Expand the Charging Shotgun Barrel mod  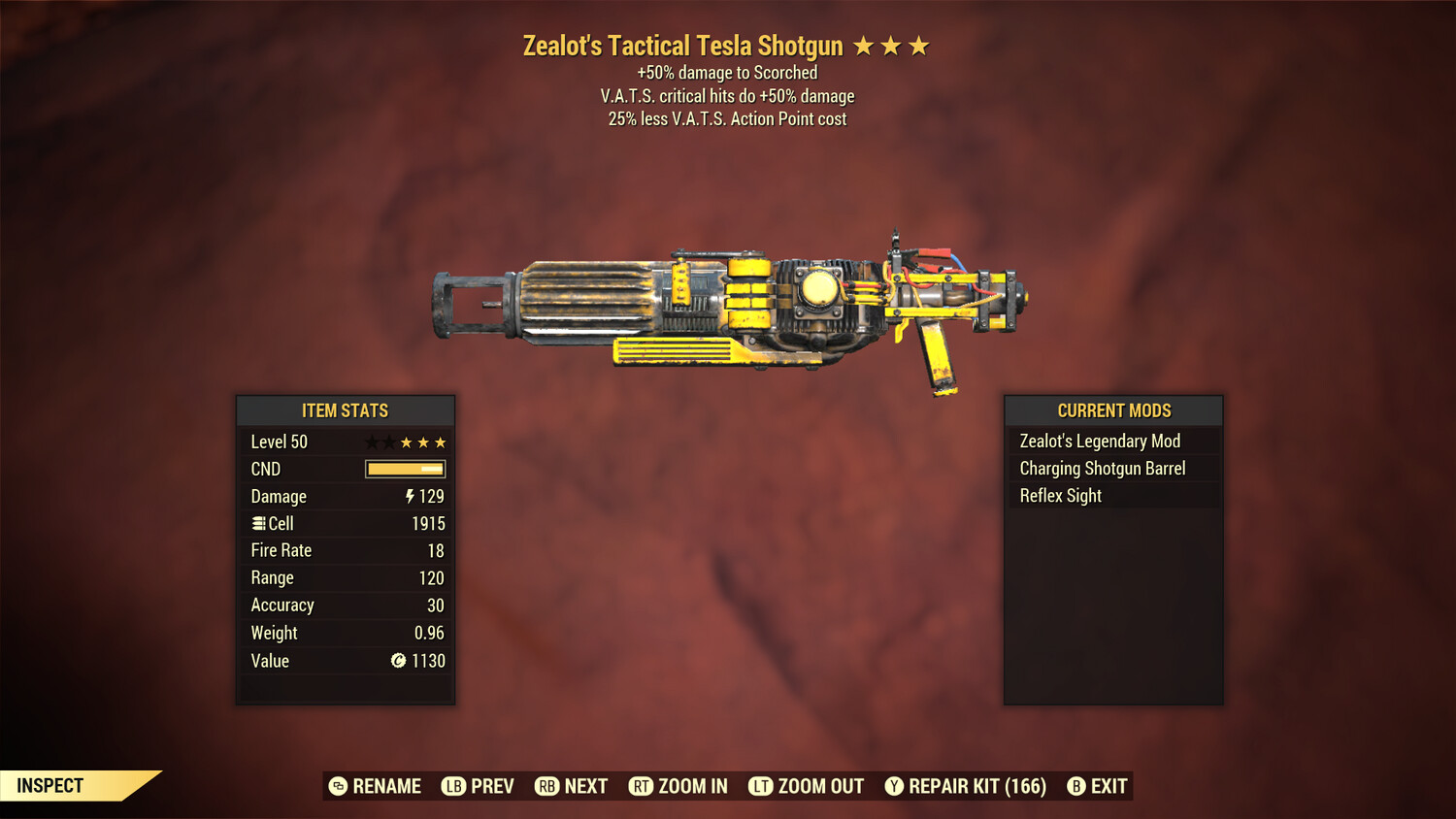[1103, 468]
